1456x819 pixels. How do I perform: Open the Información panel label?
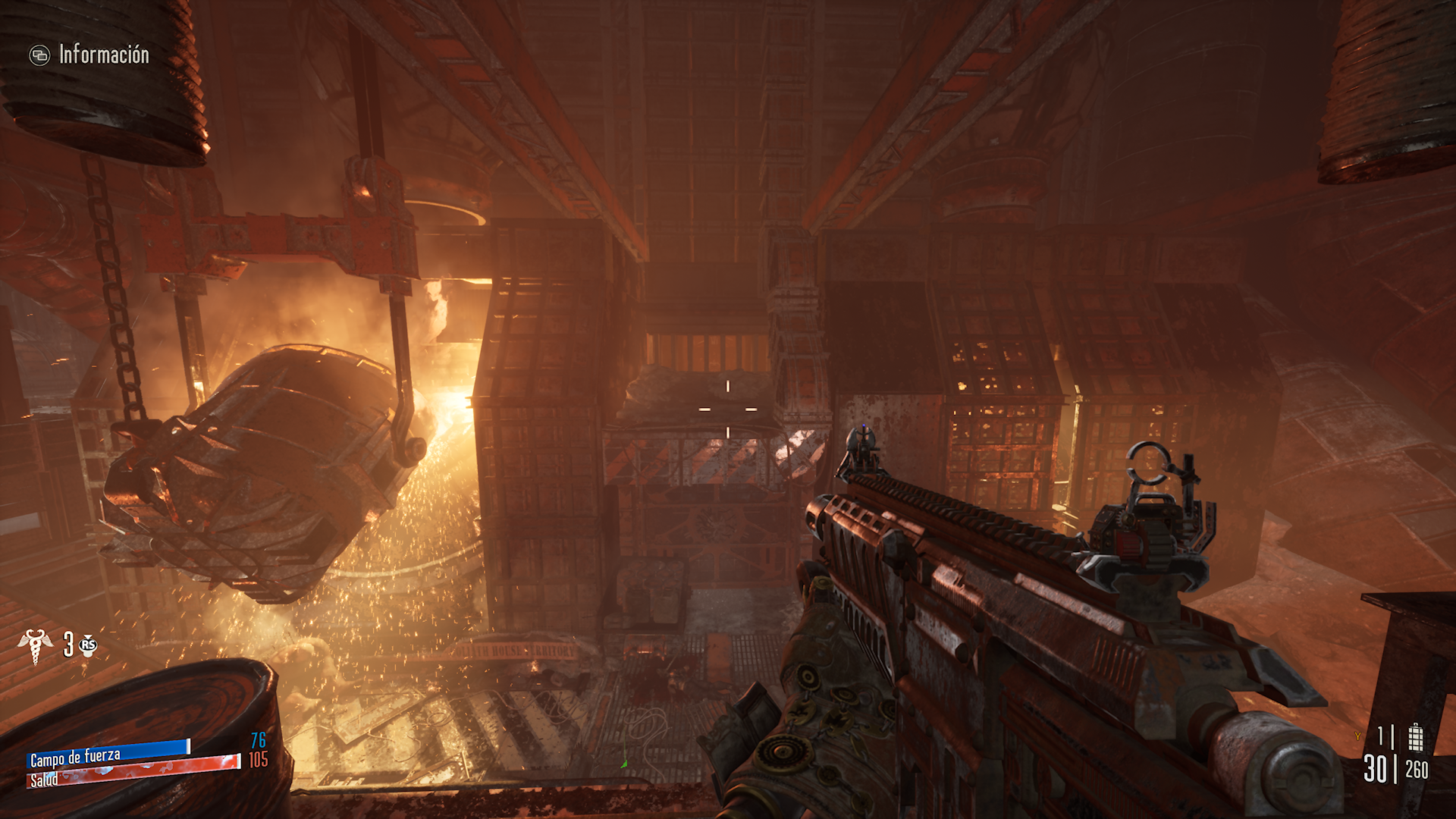(104, 55)
